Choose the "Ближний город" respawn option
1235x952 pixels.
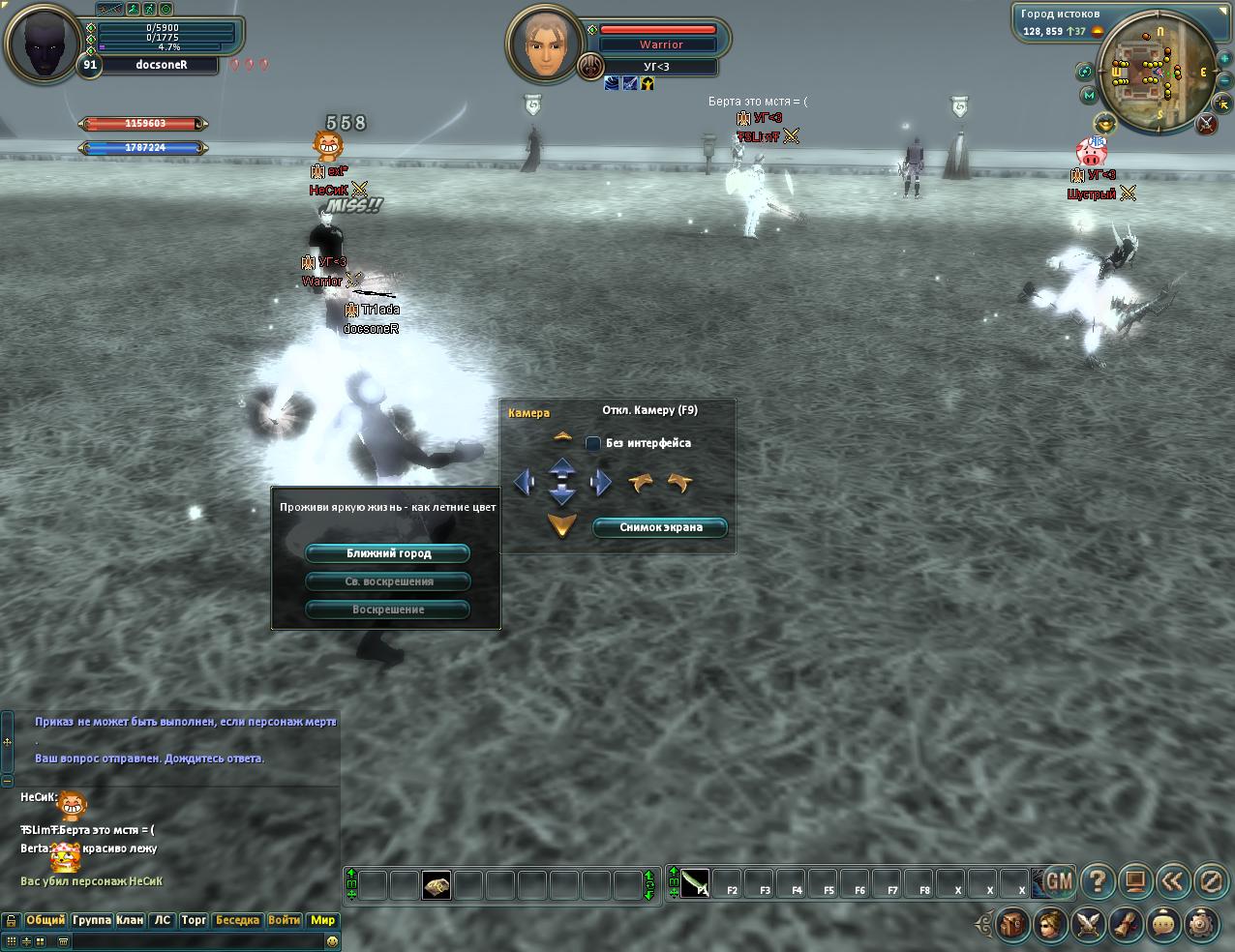[387, 553]
